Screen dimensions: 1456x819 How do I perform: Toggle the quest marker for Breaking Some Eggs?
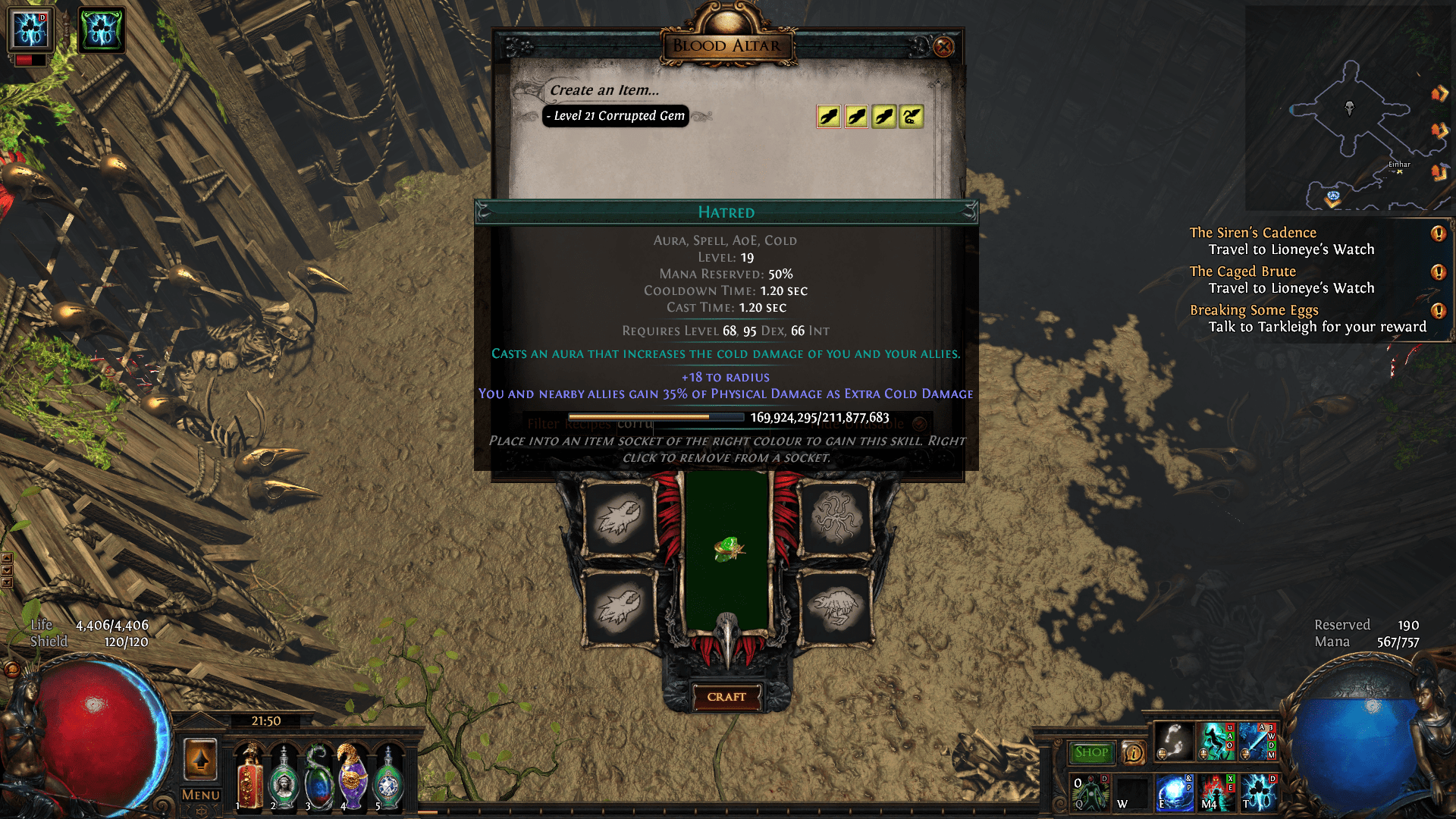coord(1437,309)
